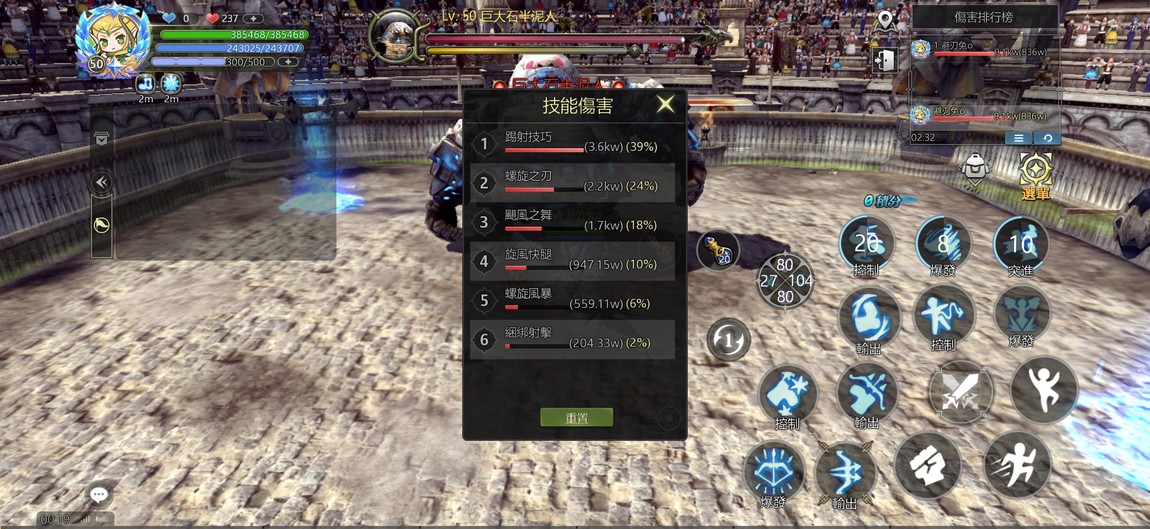1150x529 pixels.
Task: Click the green 重置 reset button
Action: (576, 417)
